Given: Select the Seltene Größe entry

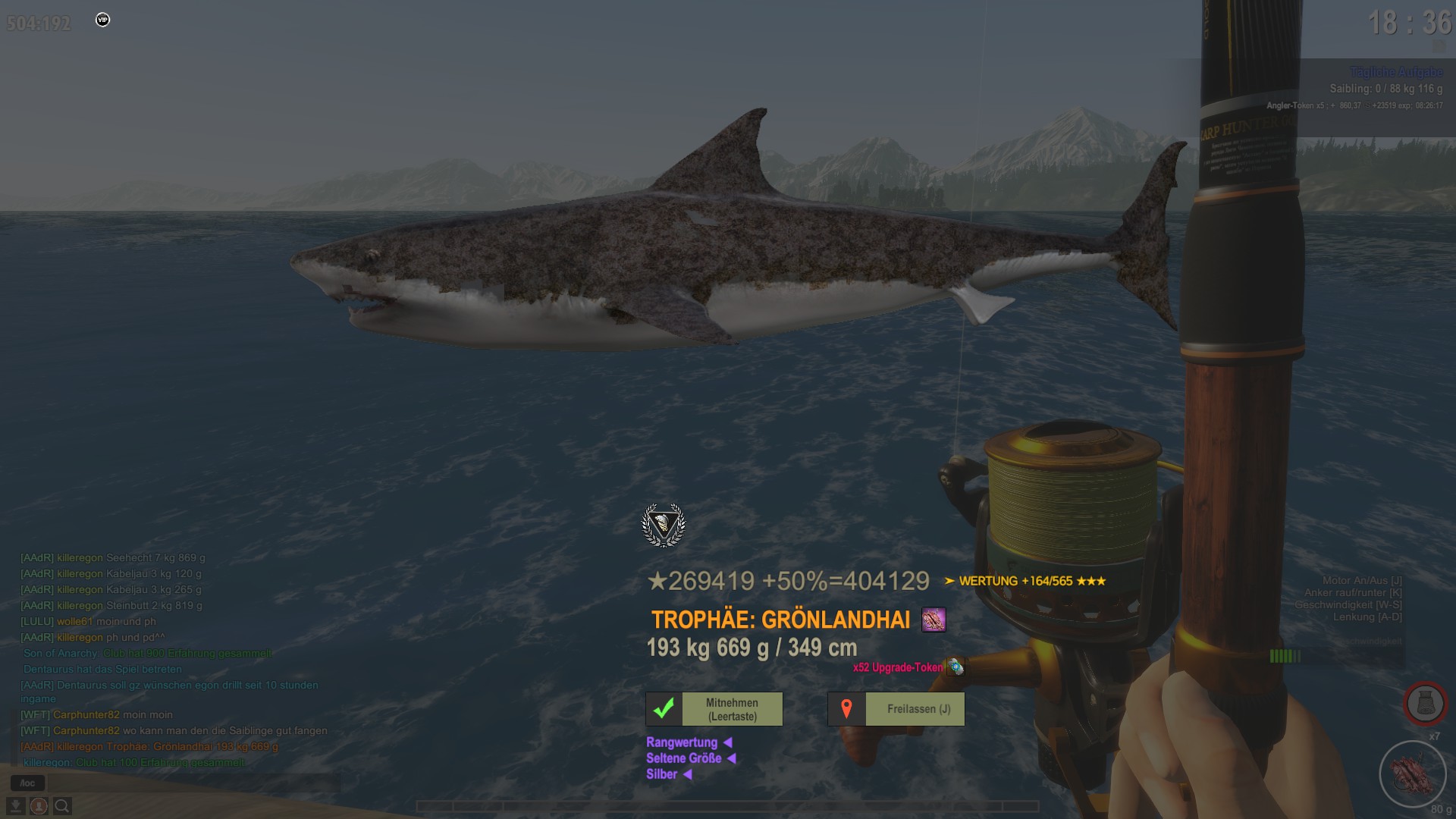Looking at the screenshot, I should click(683, 758).
